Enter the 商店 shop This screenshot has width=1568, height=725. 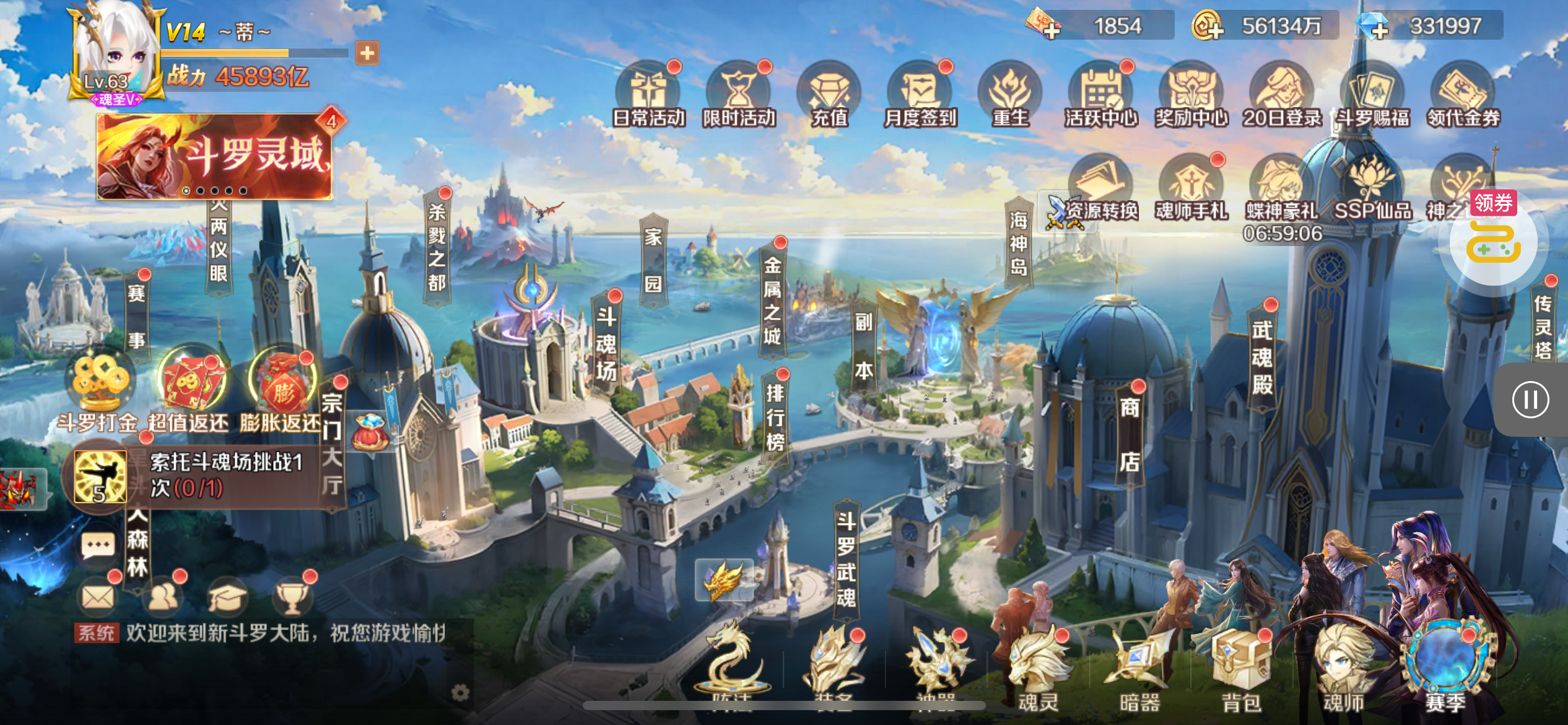(1130, 434)
